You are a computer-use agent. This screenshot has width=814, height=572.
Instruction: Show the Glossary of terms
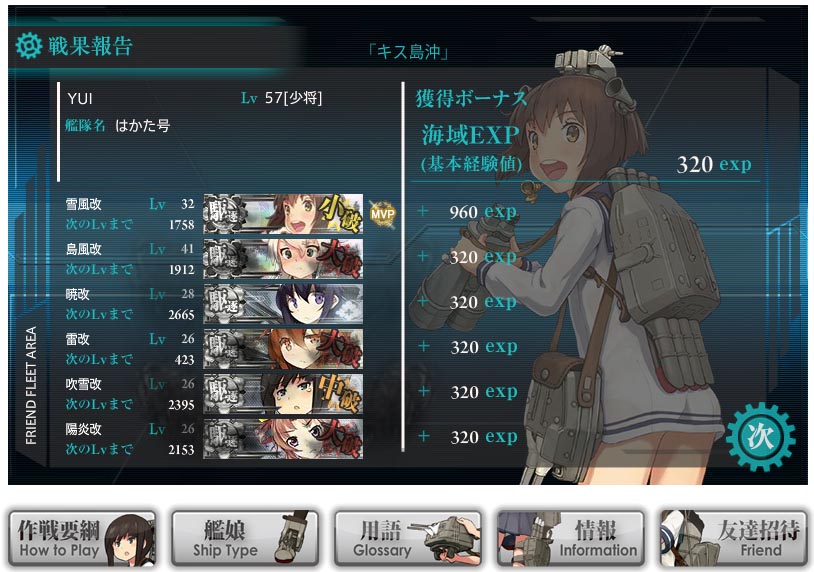[408, 539]
